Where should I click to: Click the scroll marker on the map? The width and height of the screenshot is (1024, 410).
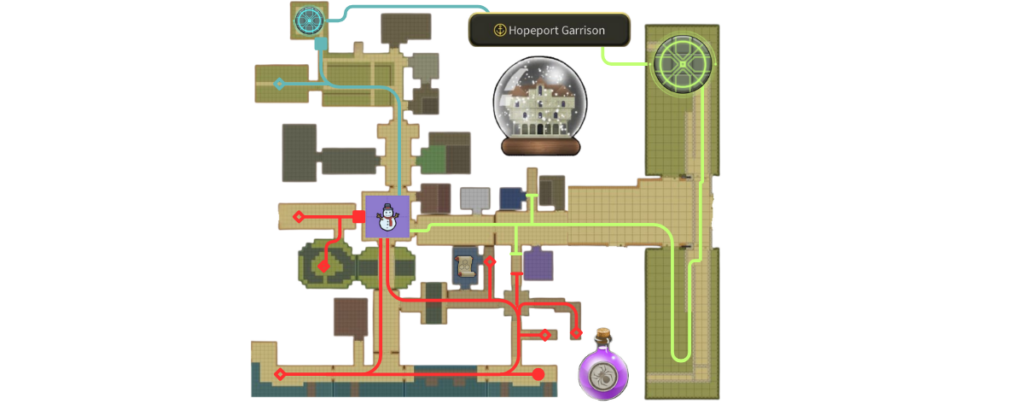[x=466, y=264]
